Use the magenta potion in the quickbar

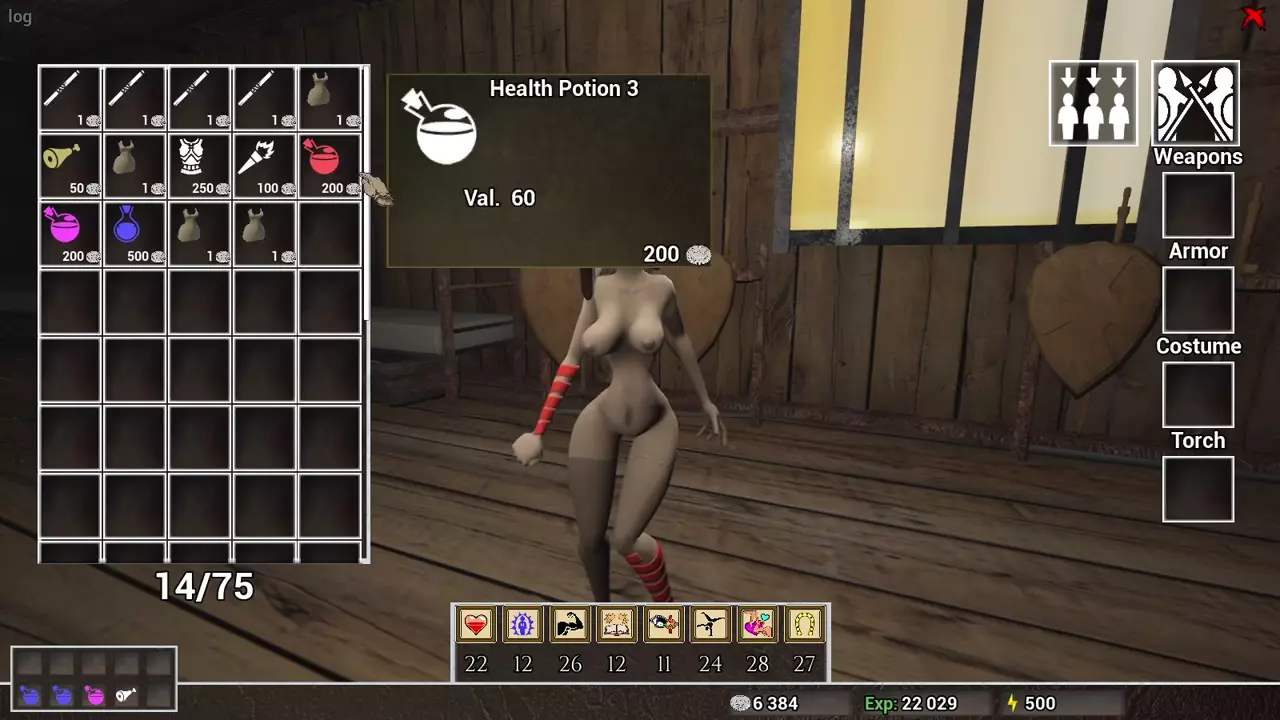click(94, 695)
